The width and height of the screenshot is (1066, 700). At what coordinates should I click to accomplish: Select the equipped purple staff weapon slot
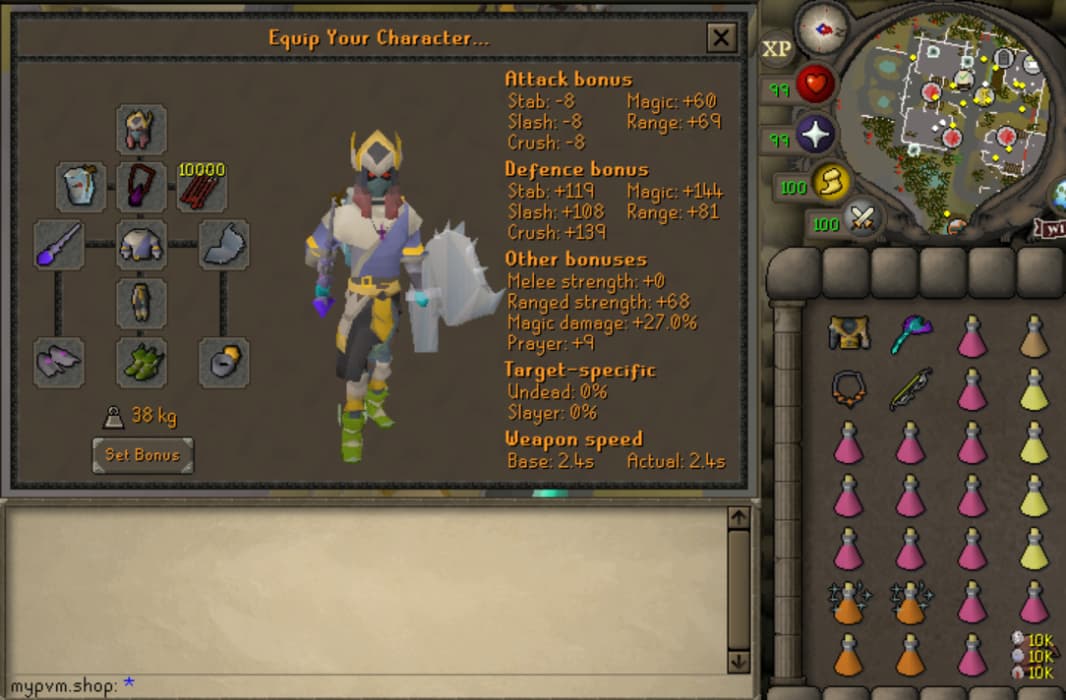tap(58, 244)
